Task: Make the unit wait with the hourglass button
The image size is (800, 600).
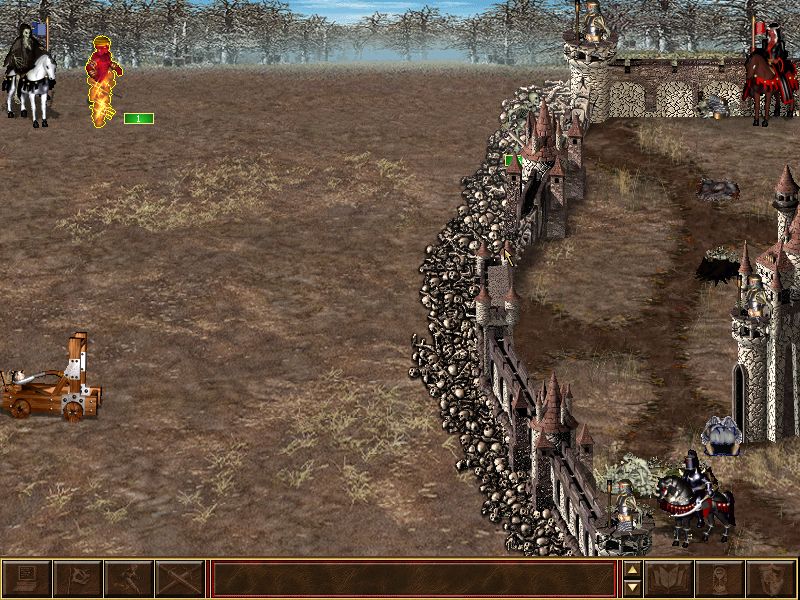Action: [720, 579]
